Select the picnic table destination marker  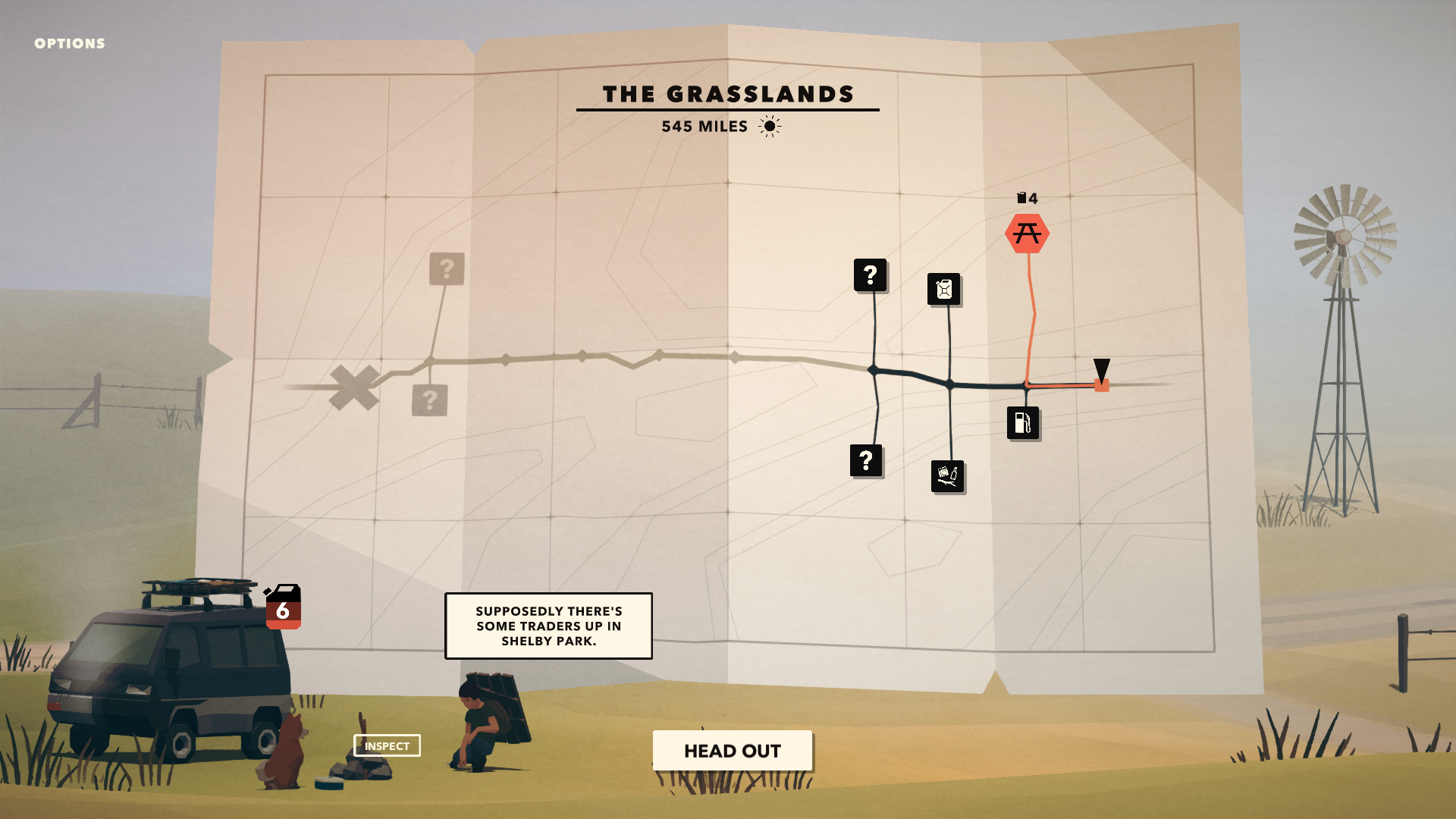coord(1027,234)
